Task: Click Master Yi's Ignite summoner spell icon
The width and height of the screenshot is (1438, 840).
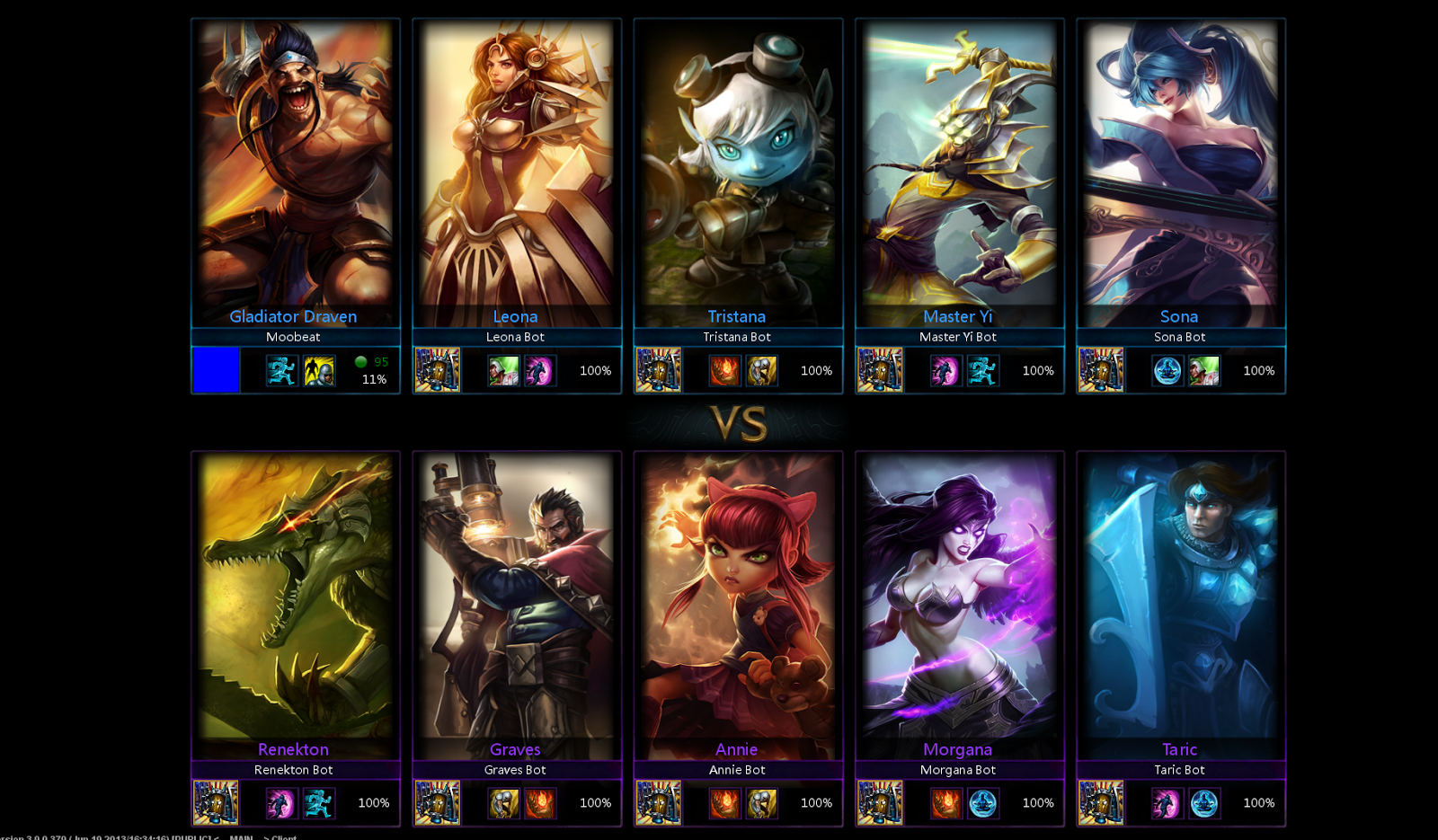Action: 945,370
